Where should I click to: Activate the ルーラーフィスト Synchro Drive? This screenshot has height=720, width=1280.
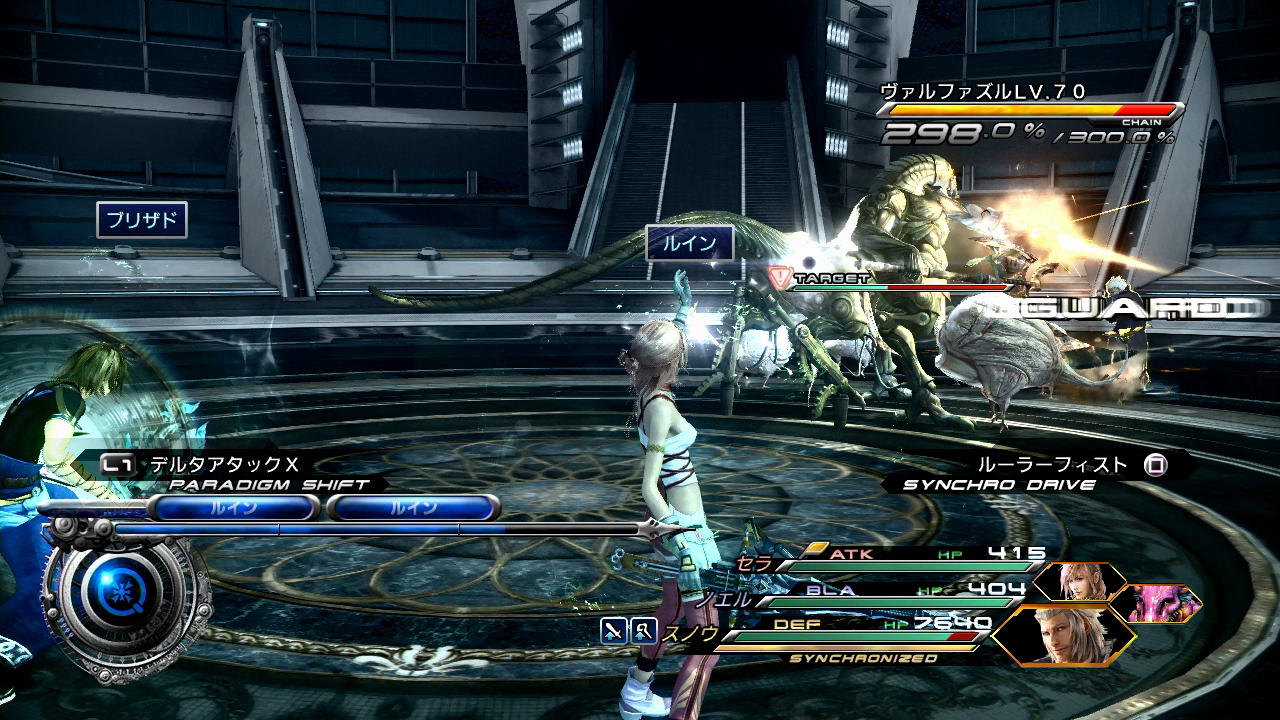(1053, 465)
